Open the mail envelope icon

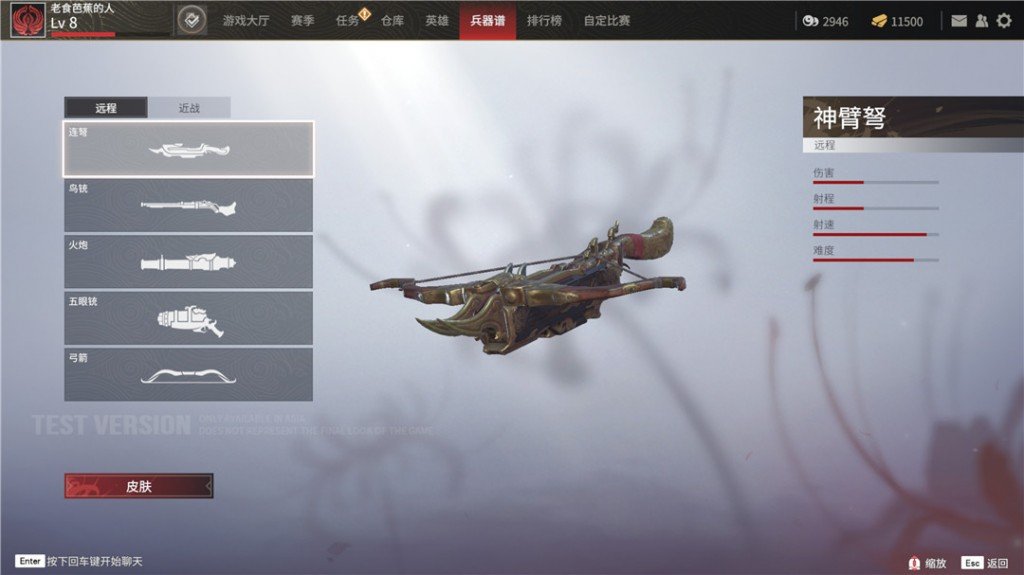click(959, 21)
